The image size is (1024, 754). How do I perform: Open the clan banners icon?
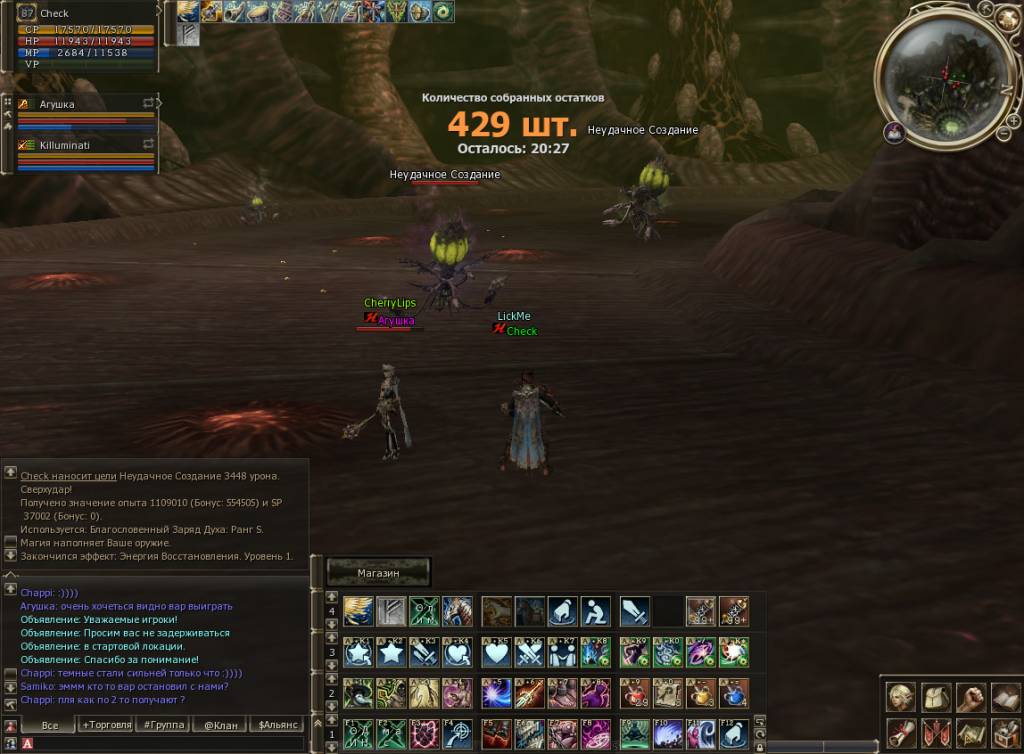(937, 731)
